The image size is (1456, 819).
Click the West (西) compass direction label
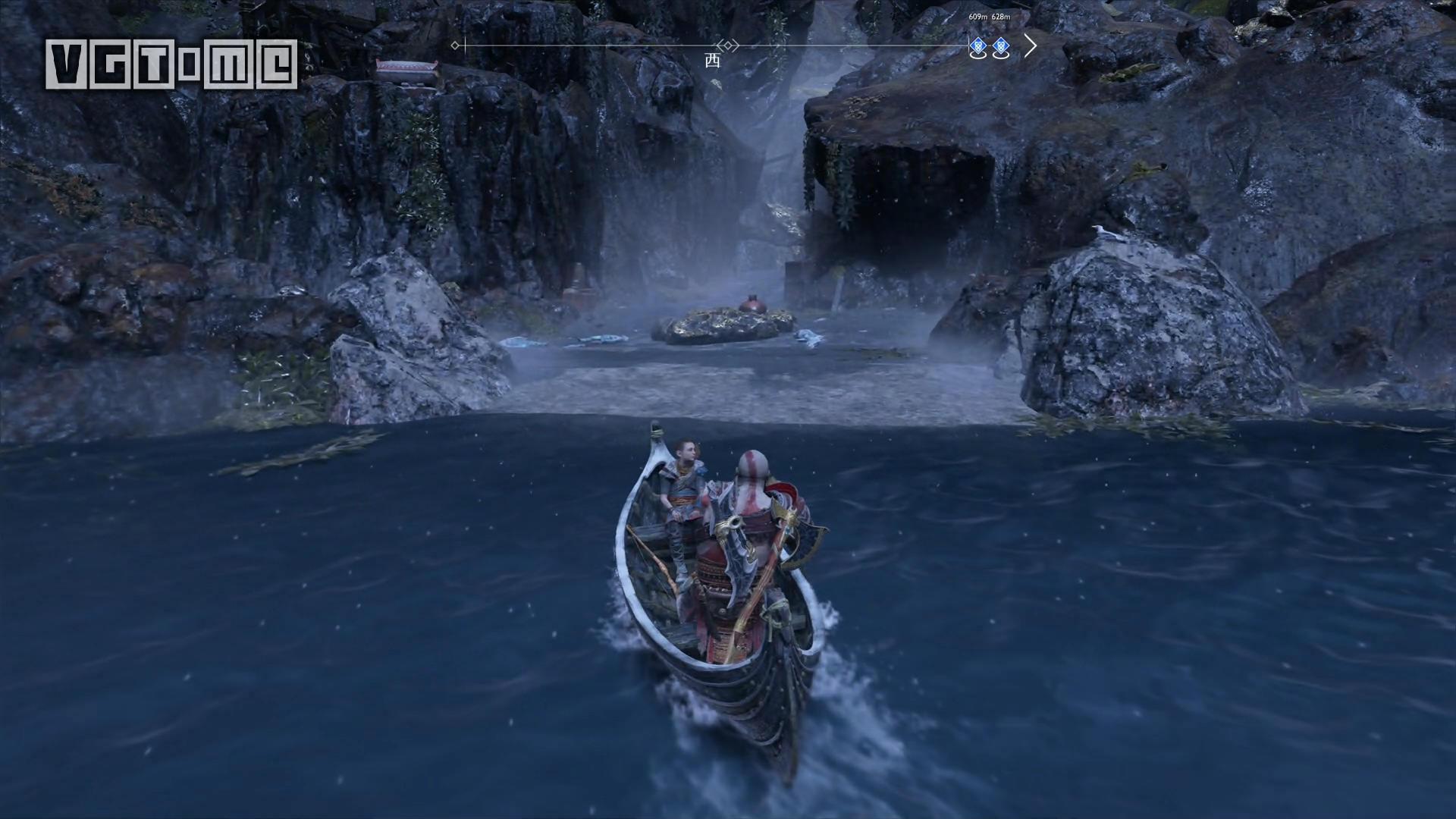click(x=712, y=61)
